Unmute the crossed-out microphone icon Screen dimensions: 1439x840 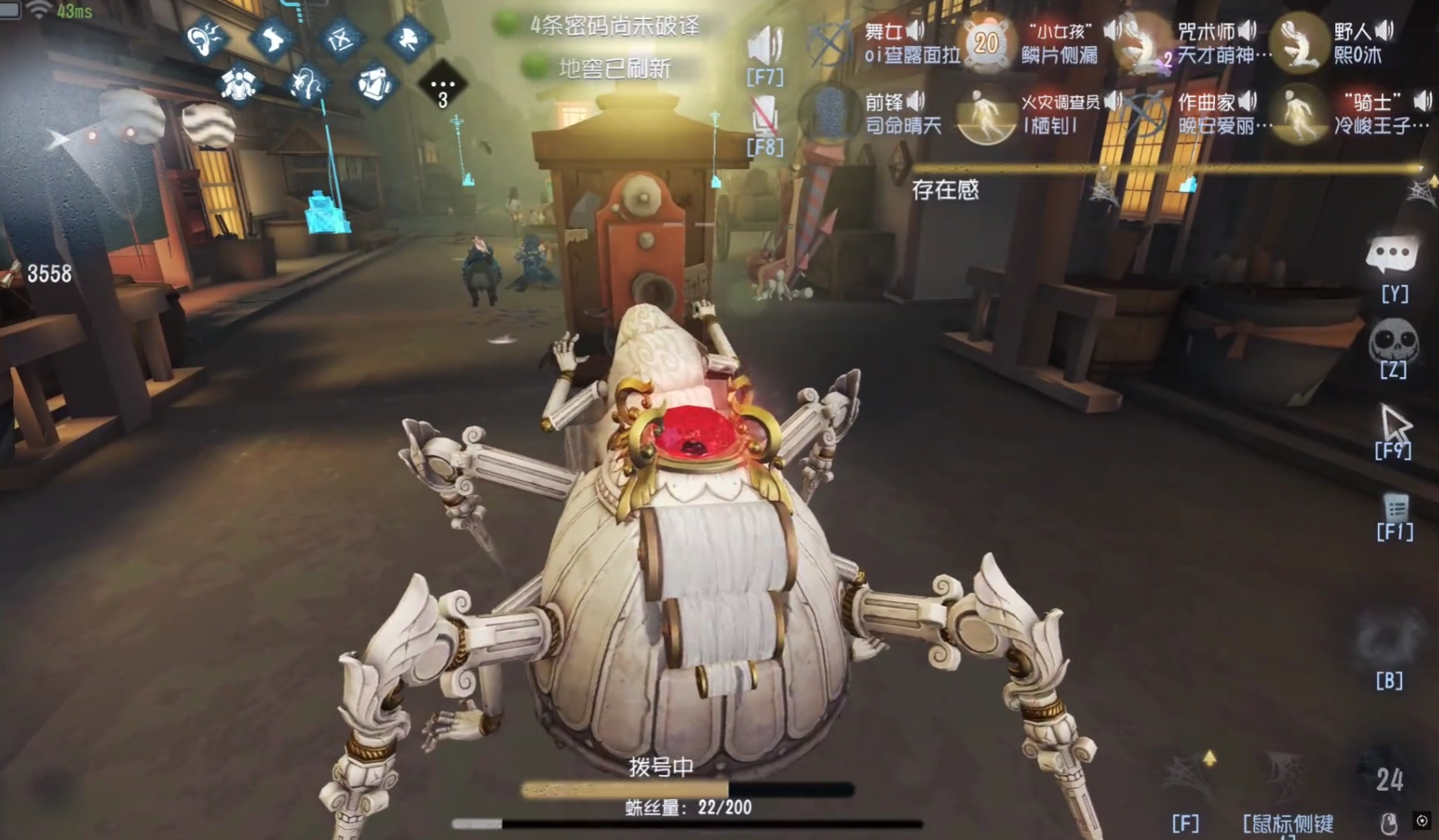tap(764, 115)
